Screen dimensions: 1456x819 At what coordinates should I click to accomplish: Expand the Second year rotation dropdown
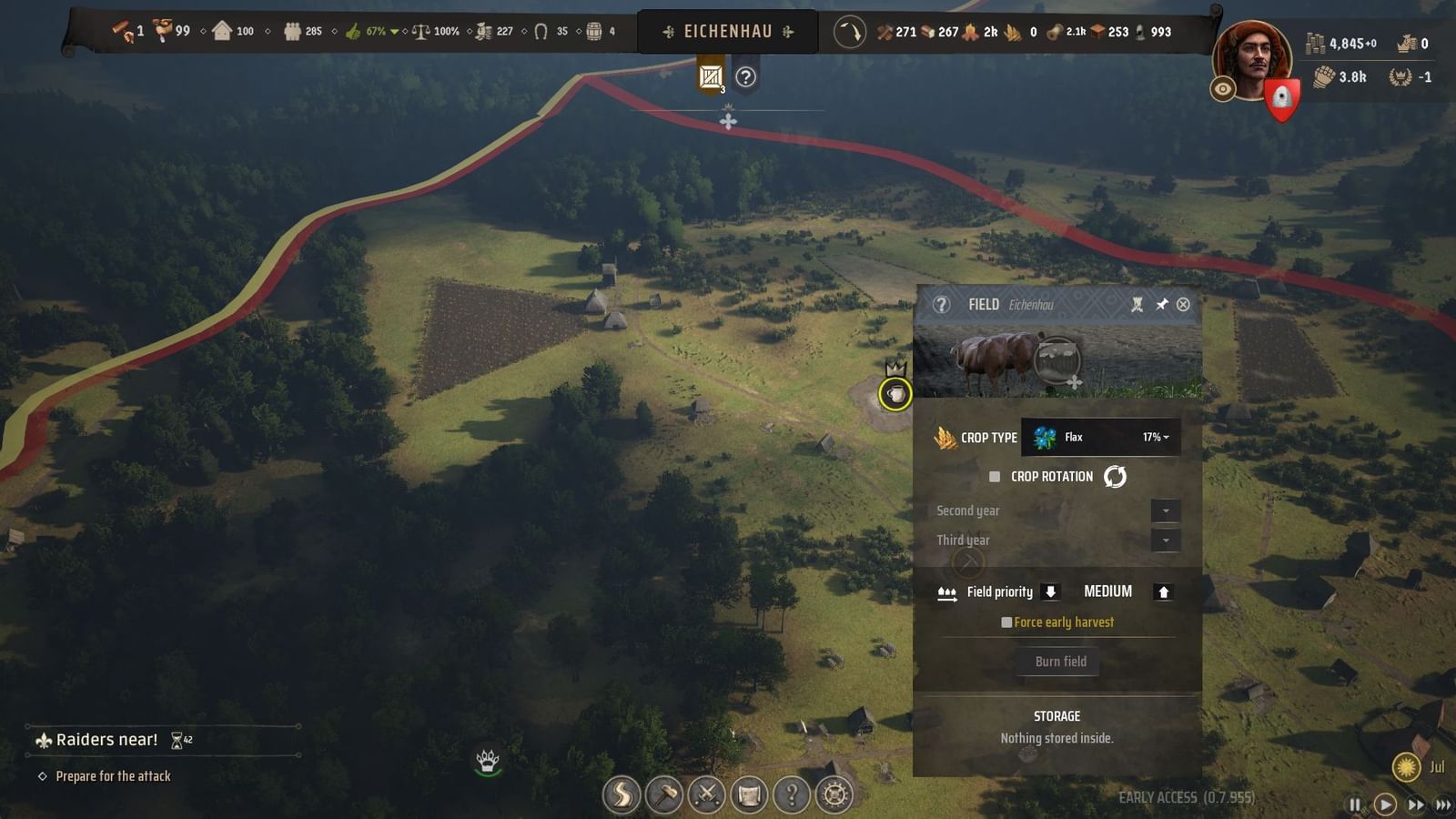click(1166, 511)
